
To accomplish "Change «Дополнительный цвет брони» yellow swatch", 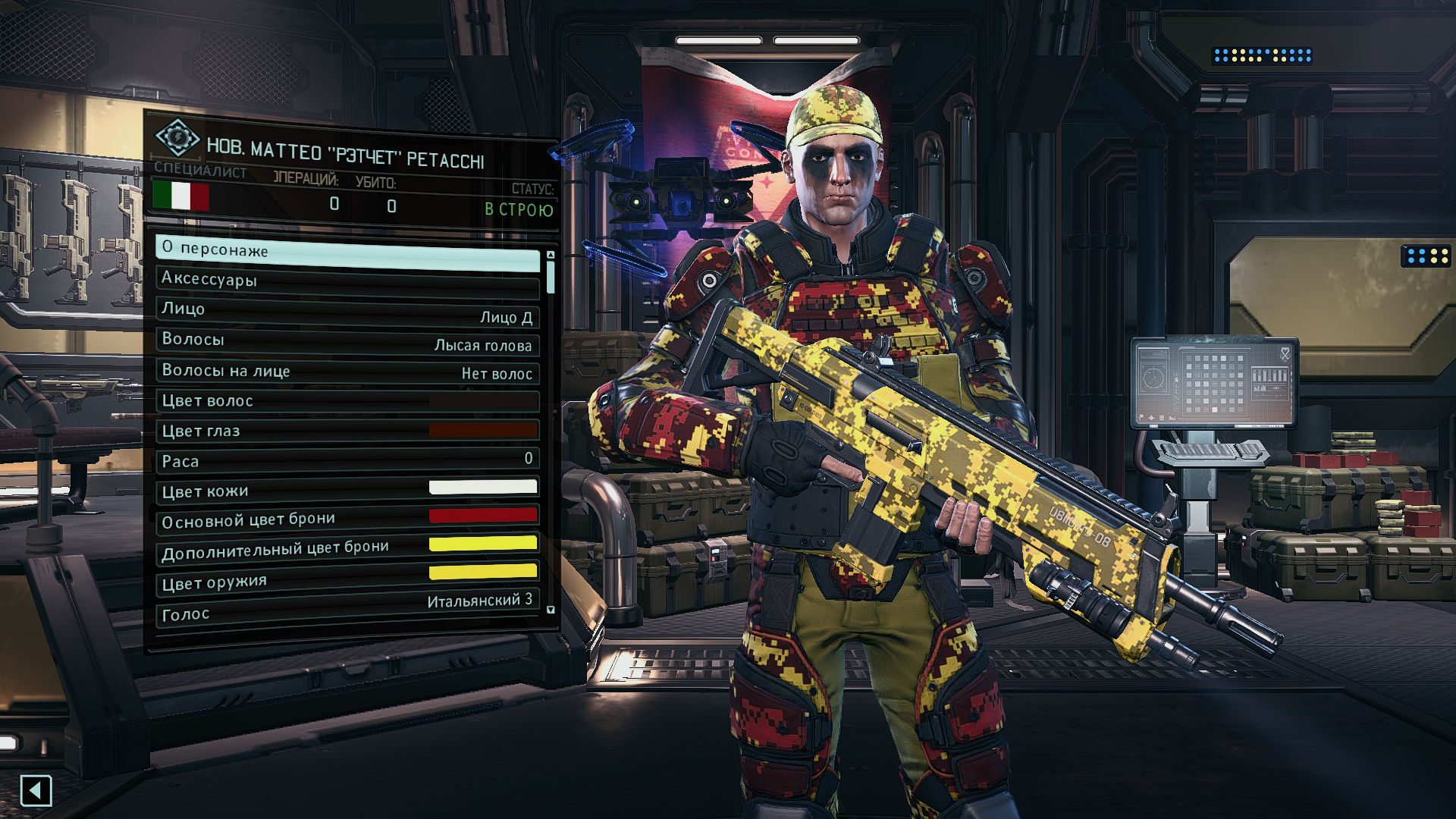I will 483,544.
